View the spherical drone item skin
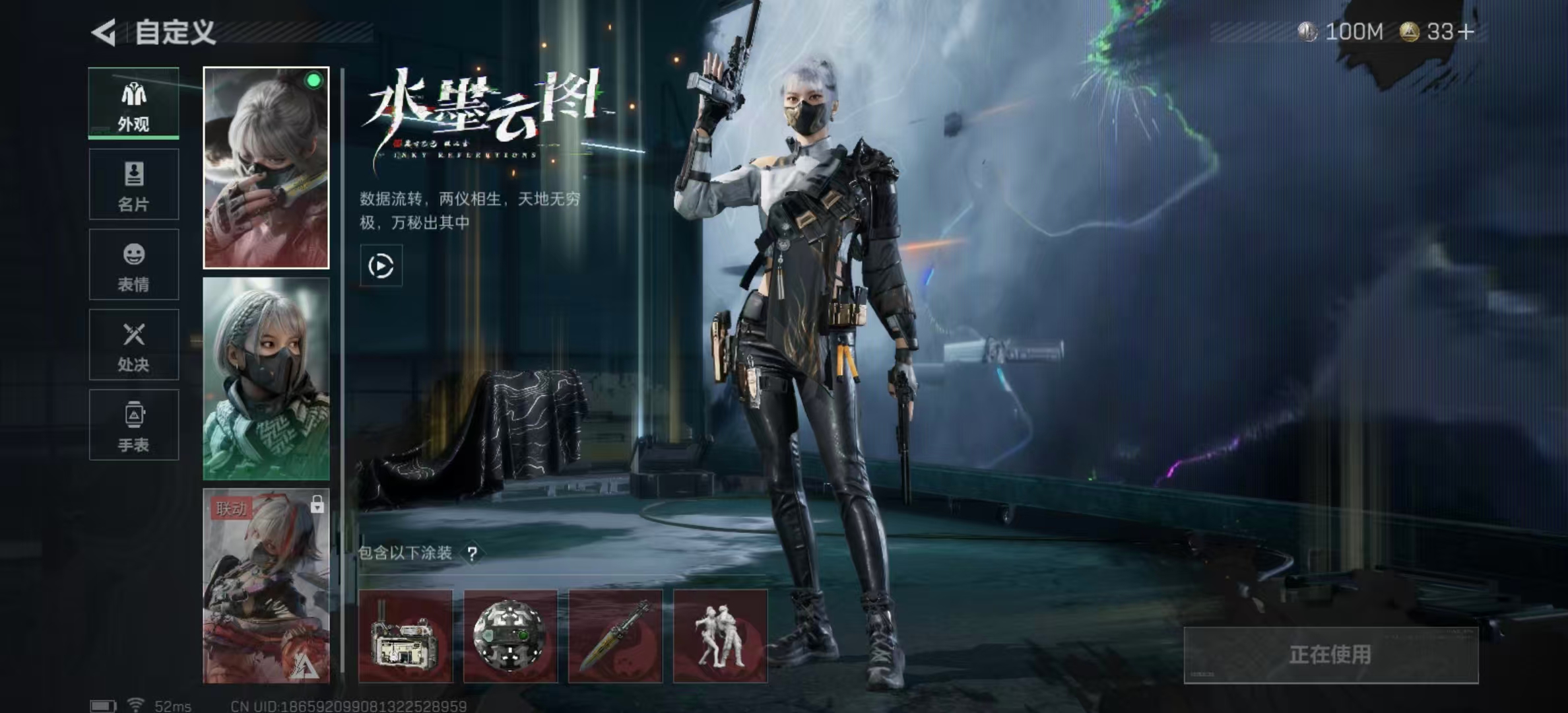Image resolution: width=1568 pixels, height=713 pixels. (510, 636)
